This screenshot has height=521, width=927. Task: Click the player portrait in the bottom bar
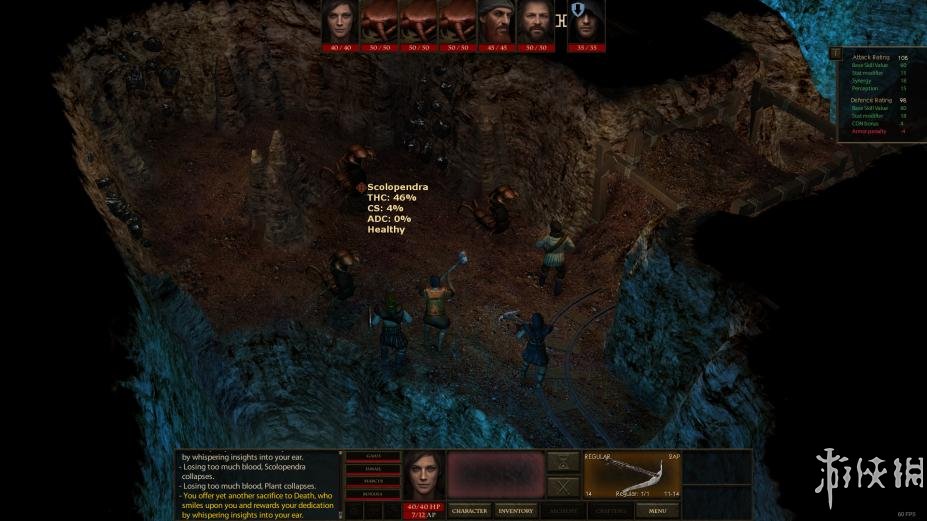(422, 475)
